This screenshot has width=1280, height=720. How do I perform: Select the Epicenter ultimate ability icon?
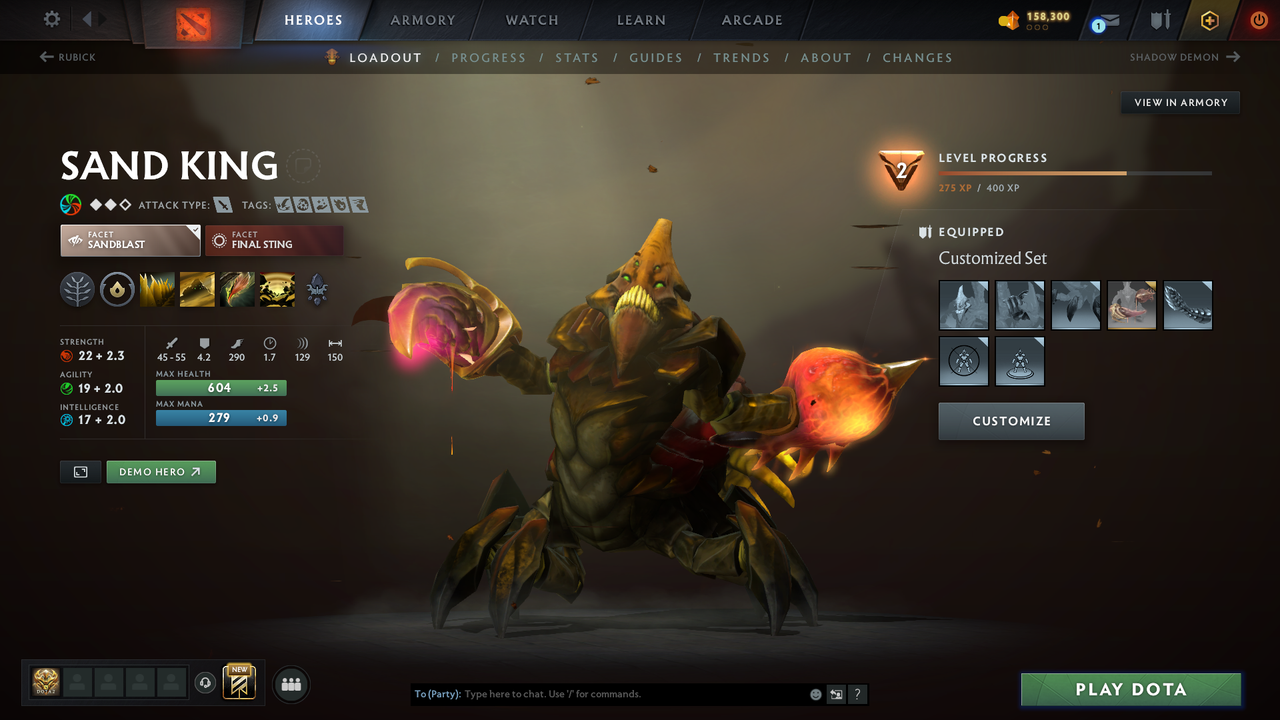277,289
